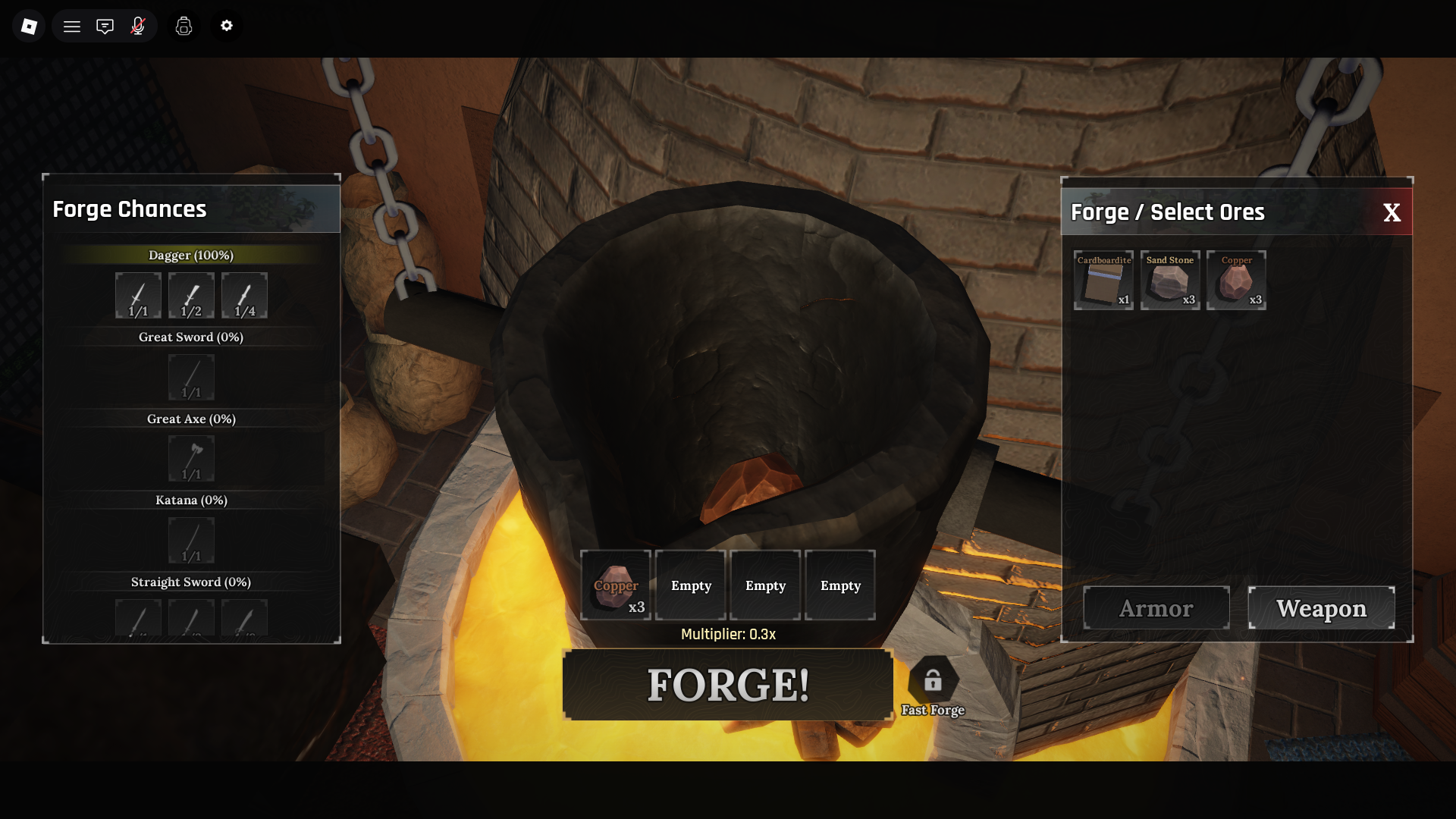Select the Katana icon
This screenshot has height=819, width=1456.
pos(190,540)
